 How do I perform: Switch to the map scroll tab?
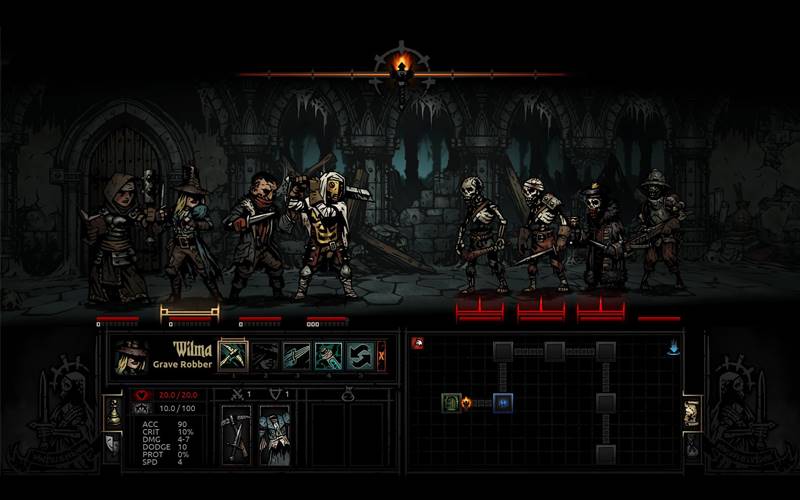[x=691, y=412]
